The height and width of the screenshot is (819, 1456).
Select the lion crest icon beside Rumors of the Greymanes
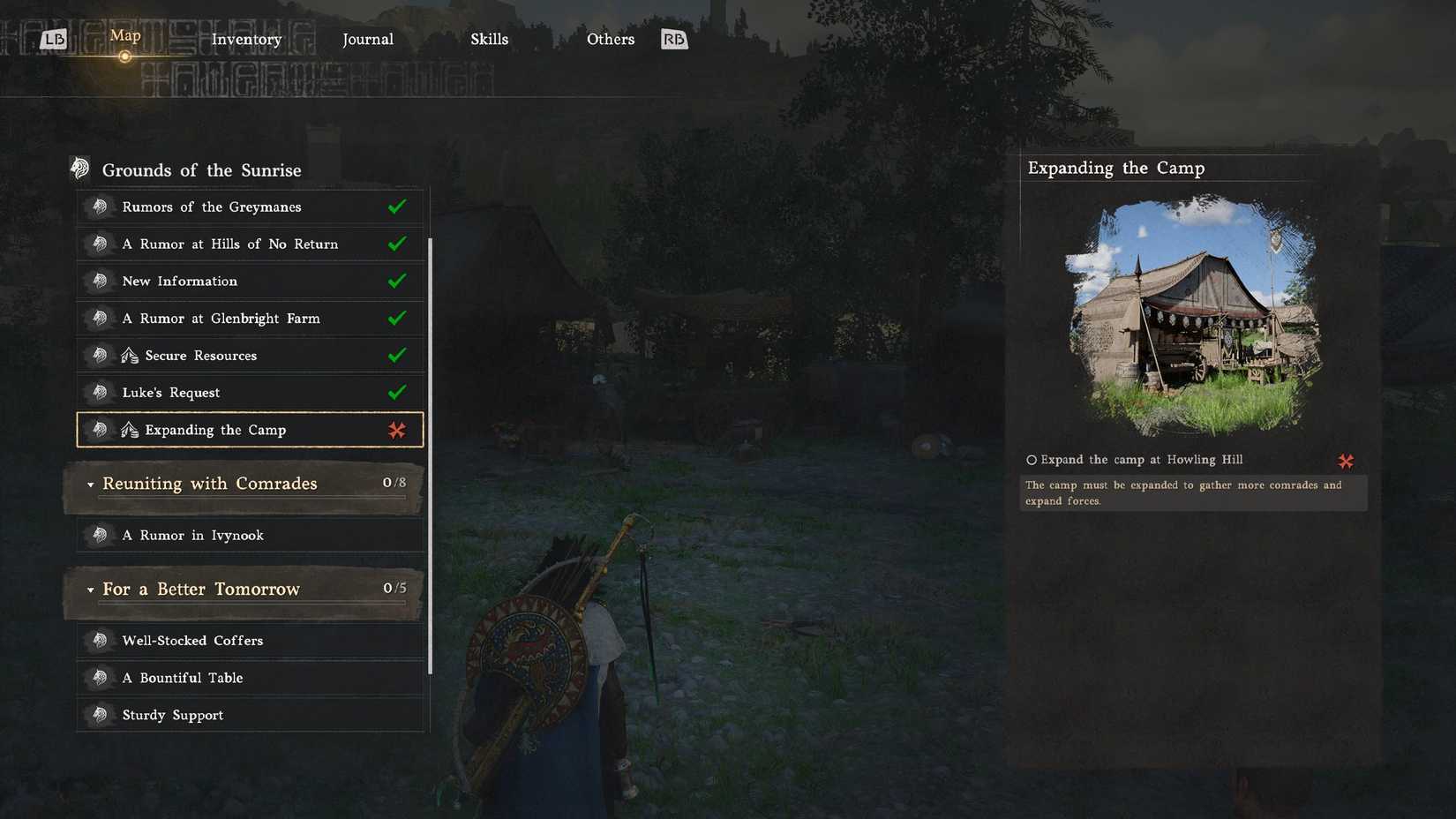[x=101, y=207]
